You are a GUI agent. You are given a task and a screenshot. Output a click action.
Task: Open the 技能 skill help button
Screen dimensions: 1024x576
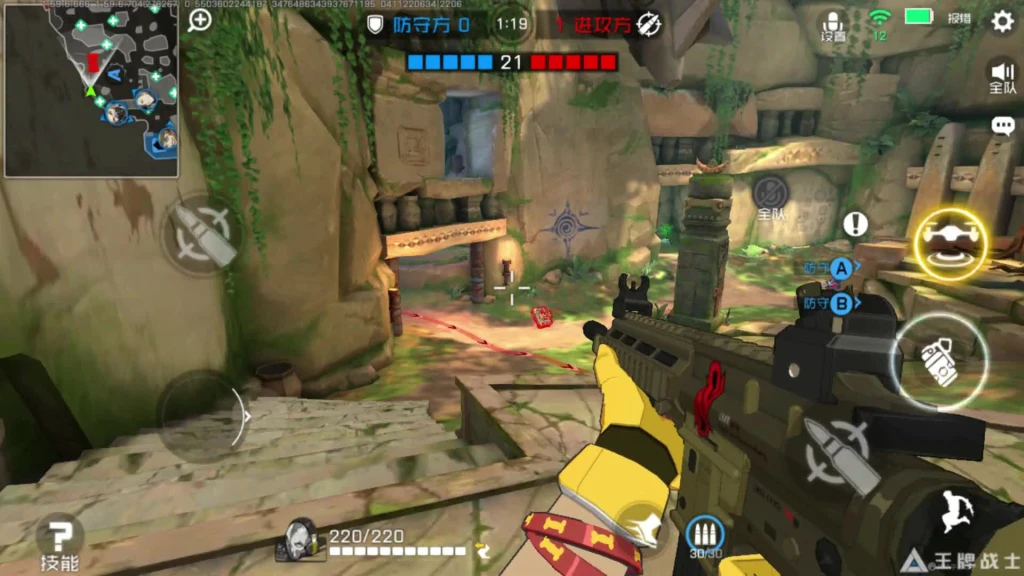coord(60,542)
